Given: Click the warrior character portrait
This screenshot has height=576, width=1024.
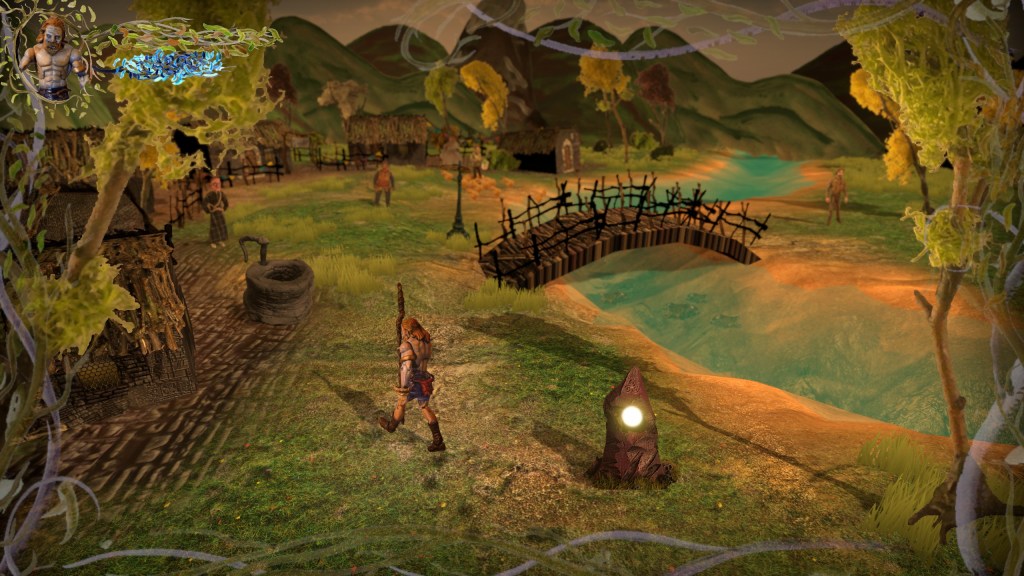Looking at the screenshot, I should click(52, 56).
